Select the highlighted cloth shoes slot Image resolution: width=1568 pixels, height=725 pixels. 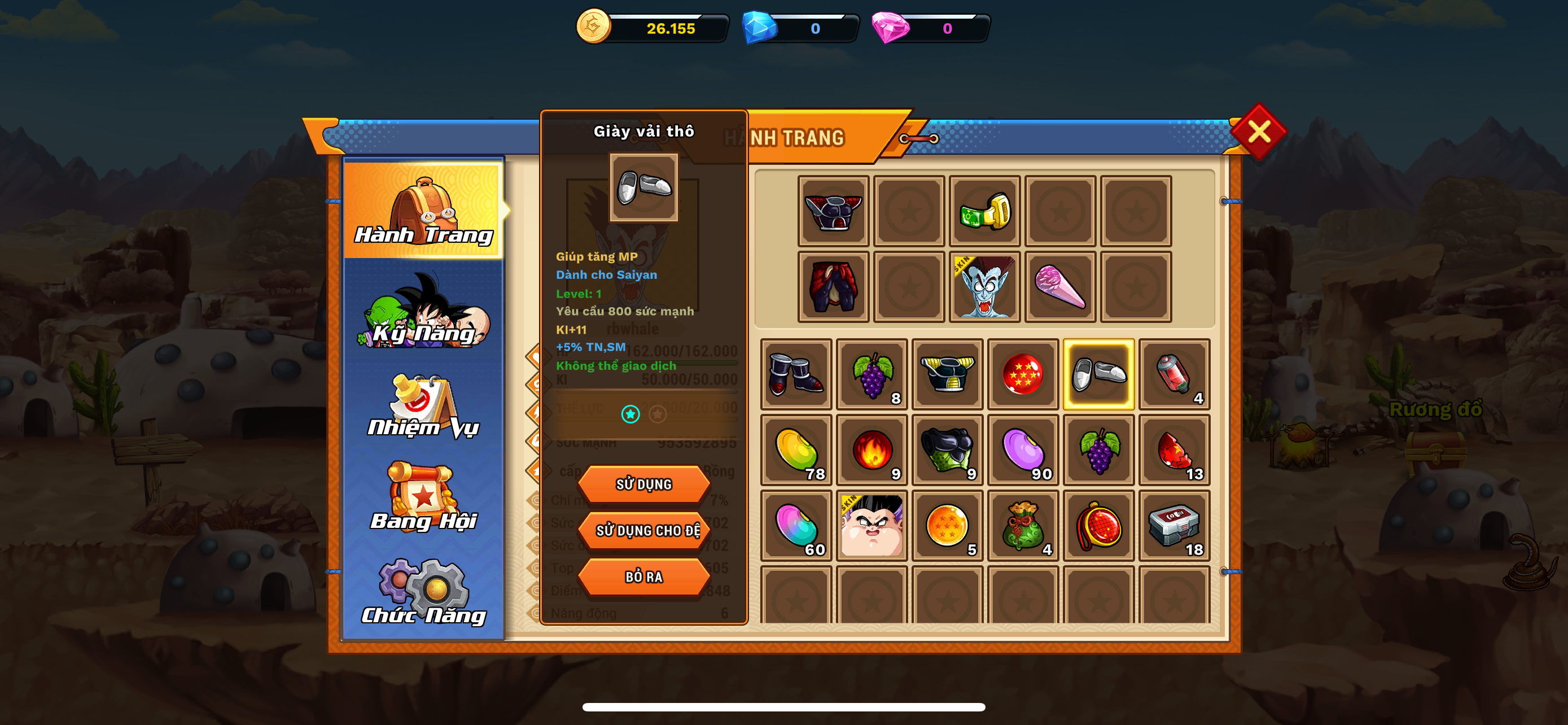(x=1098, y=374)
